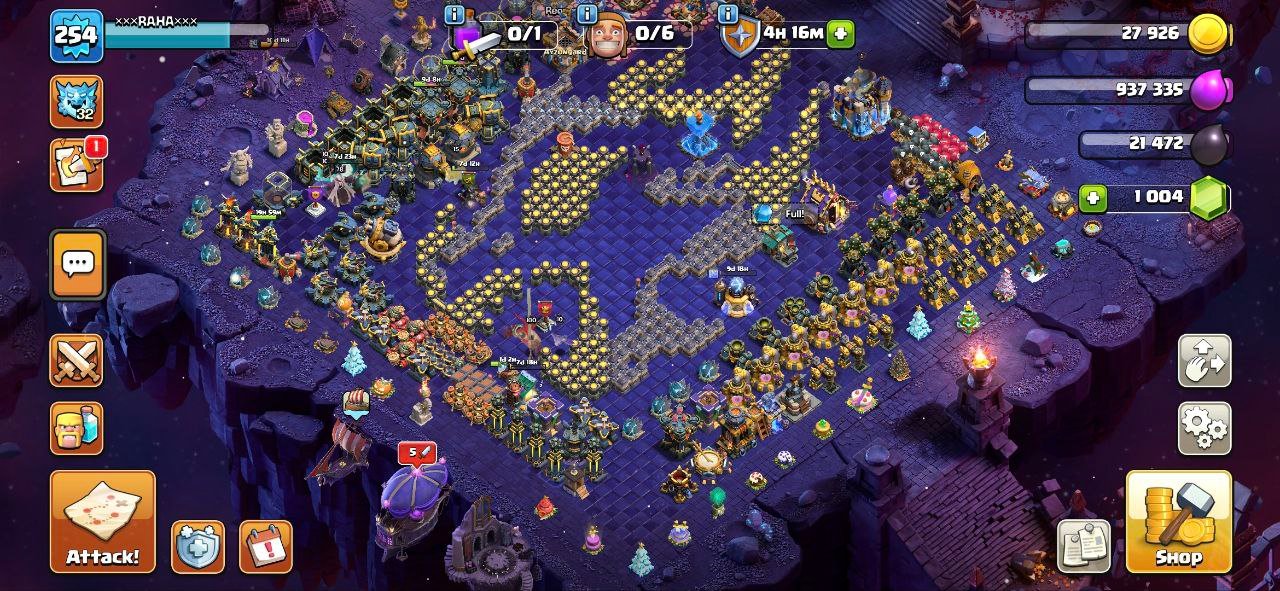This screenshot has height=591, width=1280.
Task: Open the pinned notes icon beside Shop
Action: pyautogui.click(x=1085, y=546)
